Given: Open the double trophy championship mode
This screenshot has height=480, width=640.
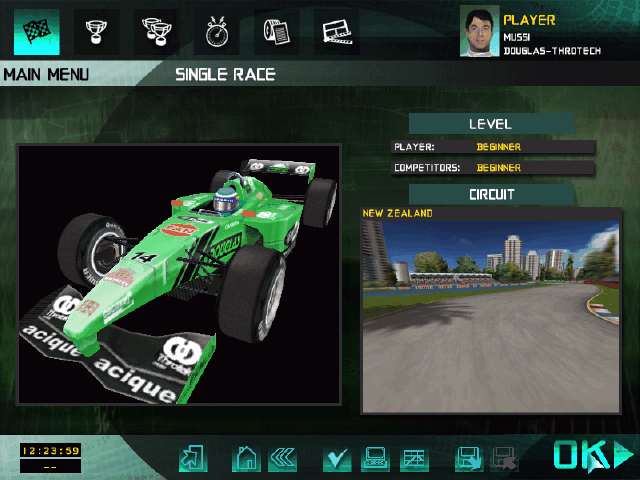Looking at the screenshot, I should [156, 32].
